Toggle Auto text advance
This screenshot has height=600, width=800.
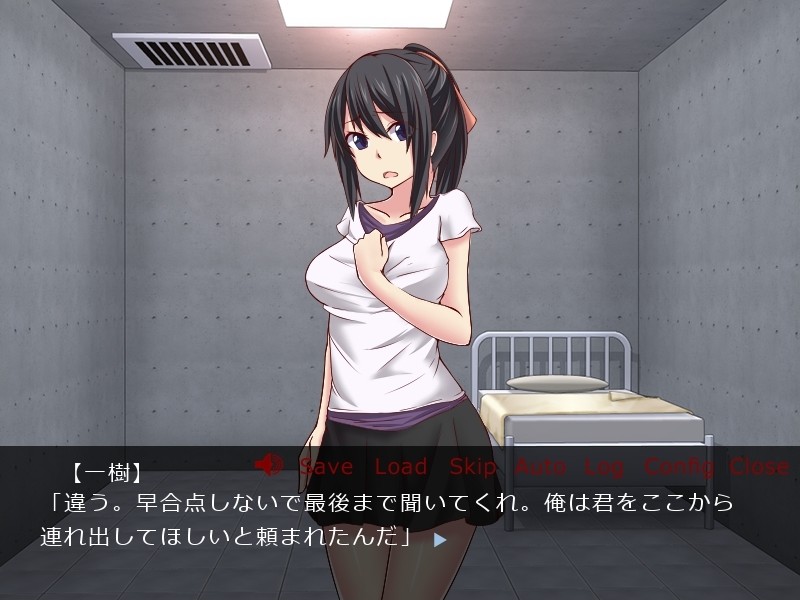(541, 466)
